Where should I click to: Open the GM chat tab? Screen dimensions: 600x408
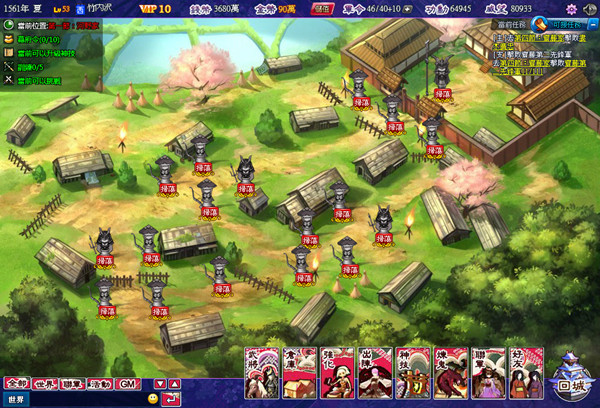[x=126, y=383]
